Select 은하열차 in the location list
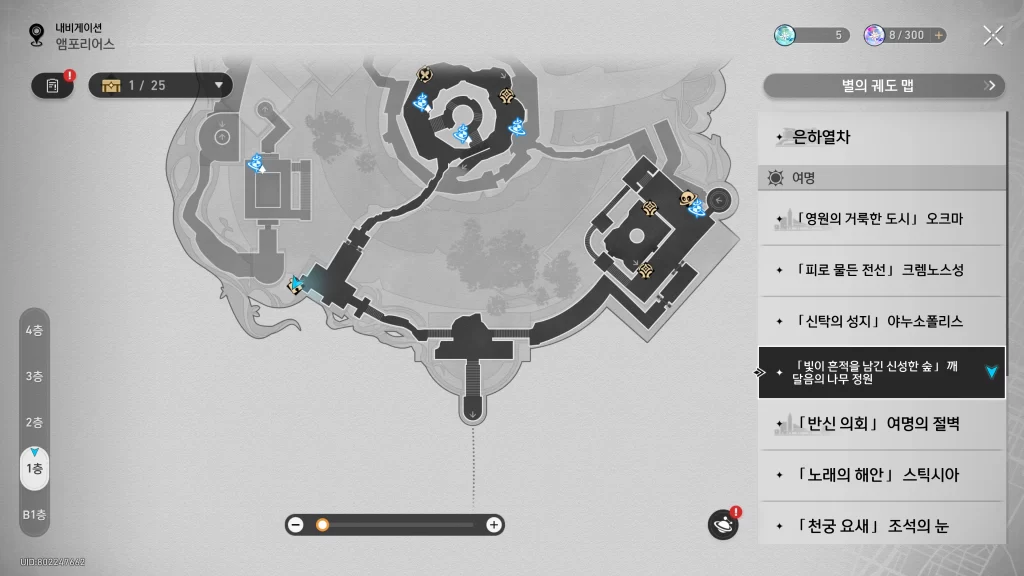 point(880,138)
